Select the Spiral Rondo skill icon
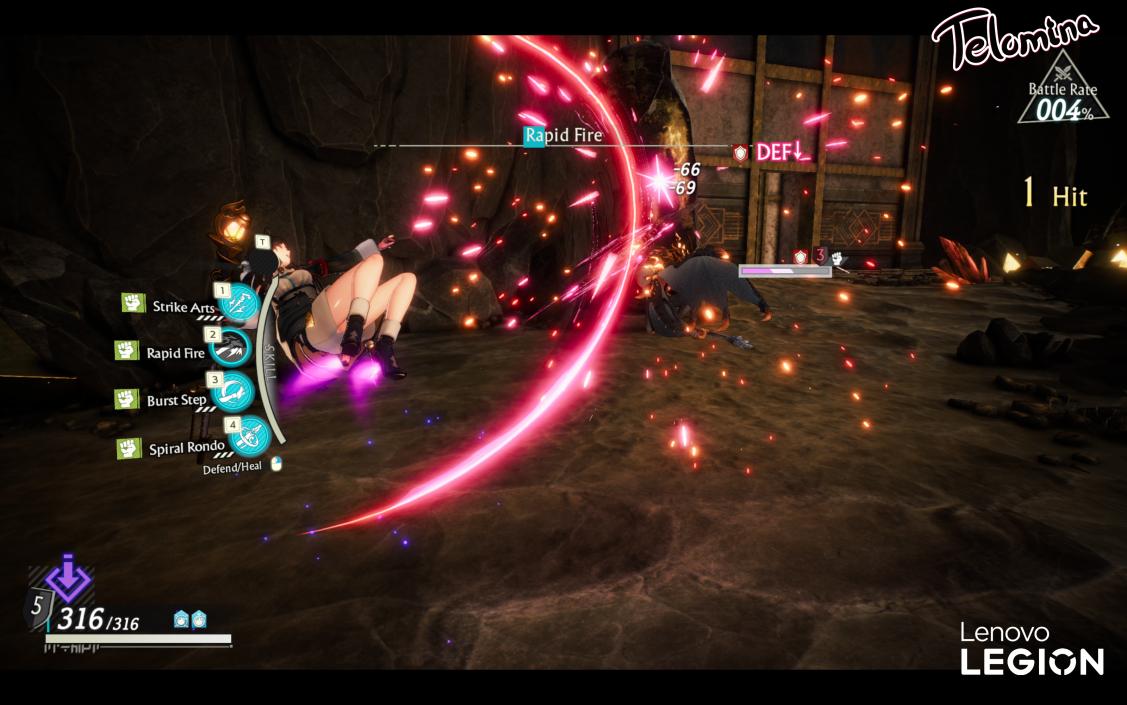The image size is (1127, 705). click(x=248, y=437)
